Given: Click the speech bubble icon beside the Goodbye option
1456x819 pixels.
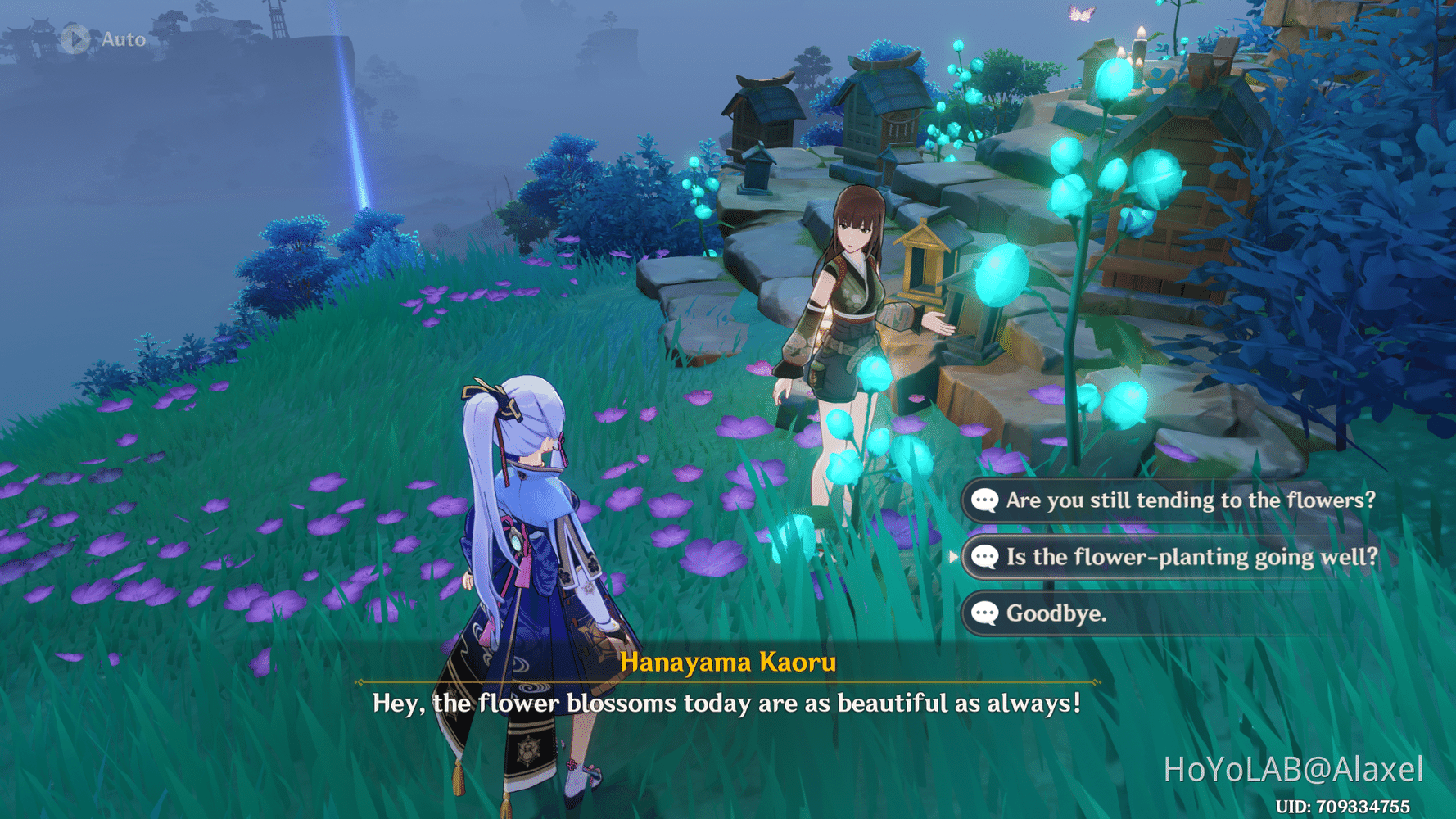Looking at the screenshot, I should (x=987, y=613).
